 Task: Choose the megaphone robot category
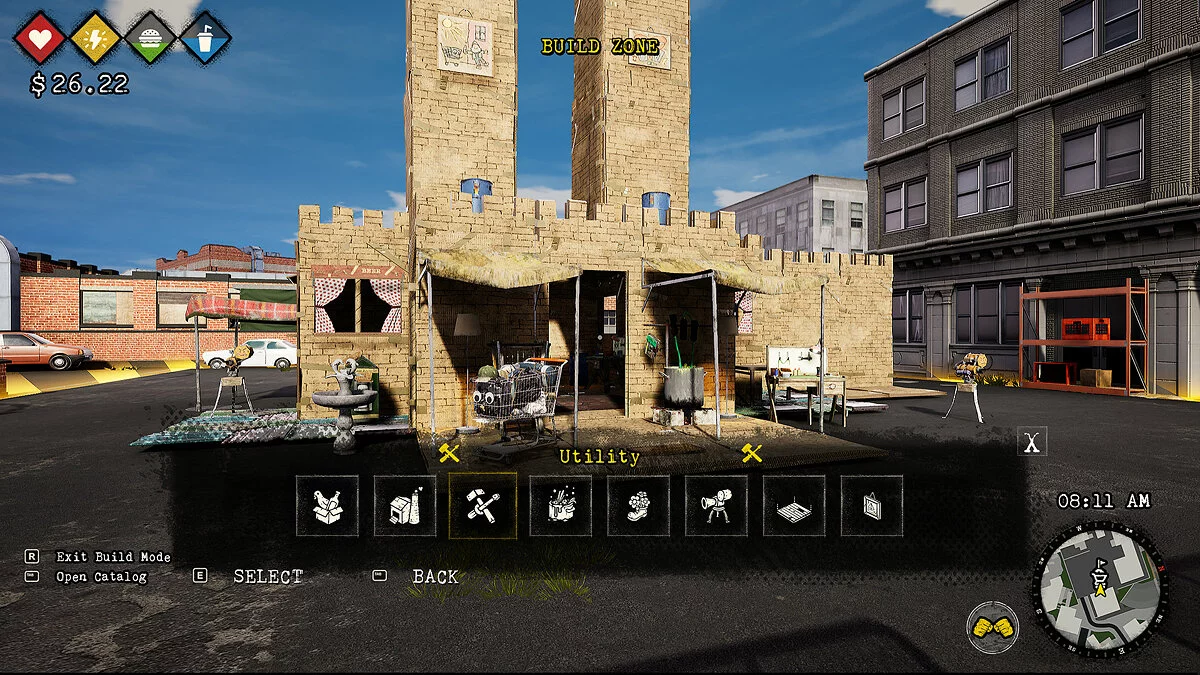coord(716,506)
